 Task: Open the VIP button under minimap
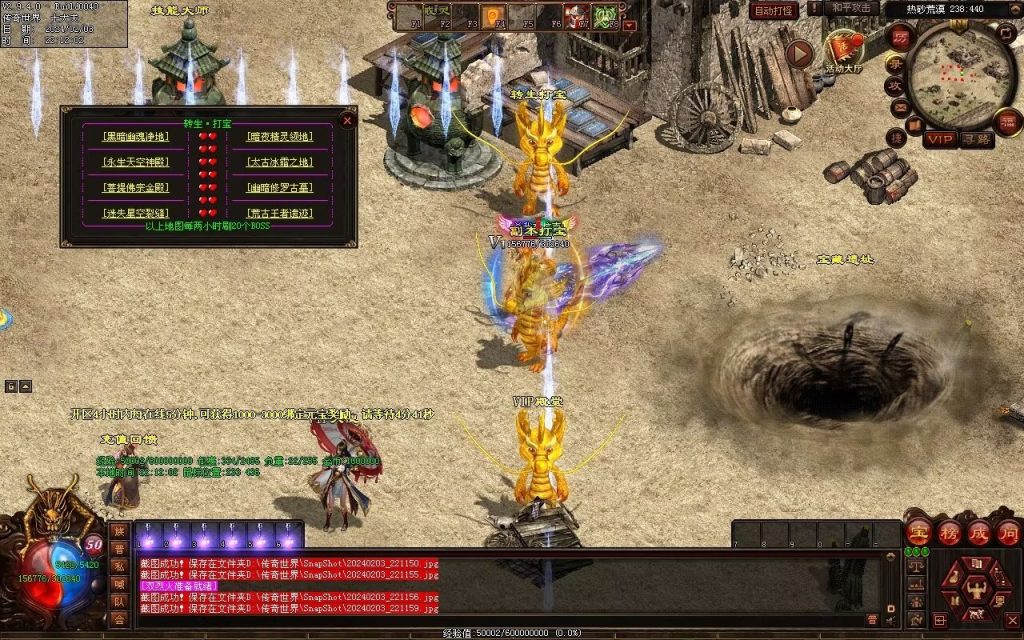(x=940, y=139)
